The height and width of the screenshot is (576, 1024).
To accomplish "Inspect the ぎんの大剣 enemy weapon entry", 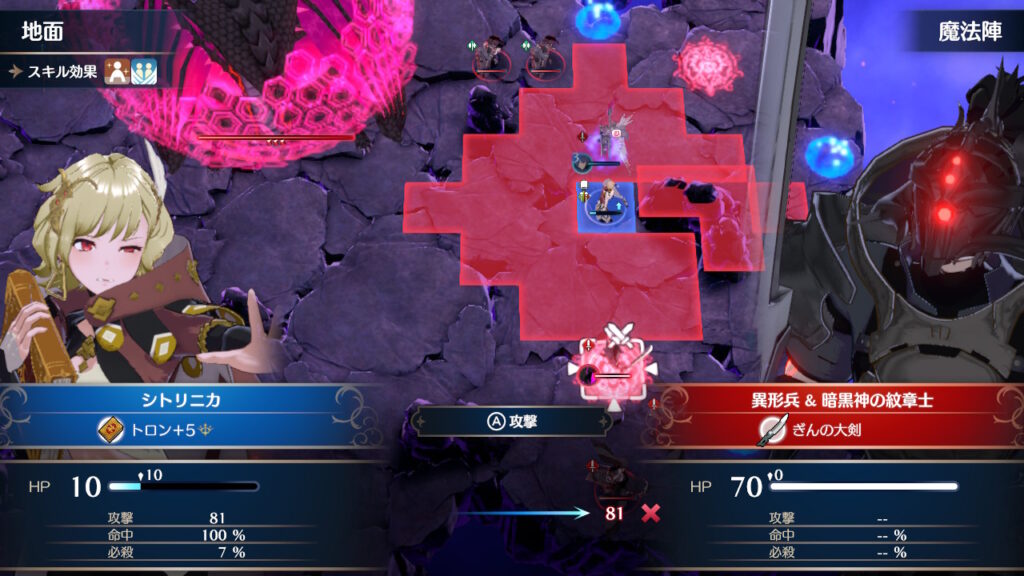I will [x=833, y=430].
